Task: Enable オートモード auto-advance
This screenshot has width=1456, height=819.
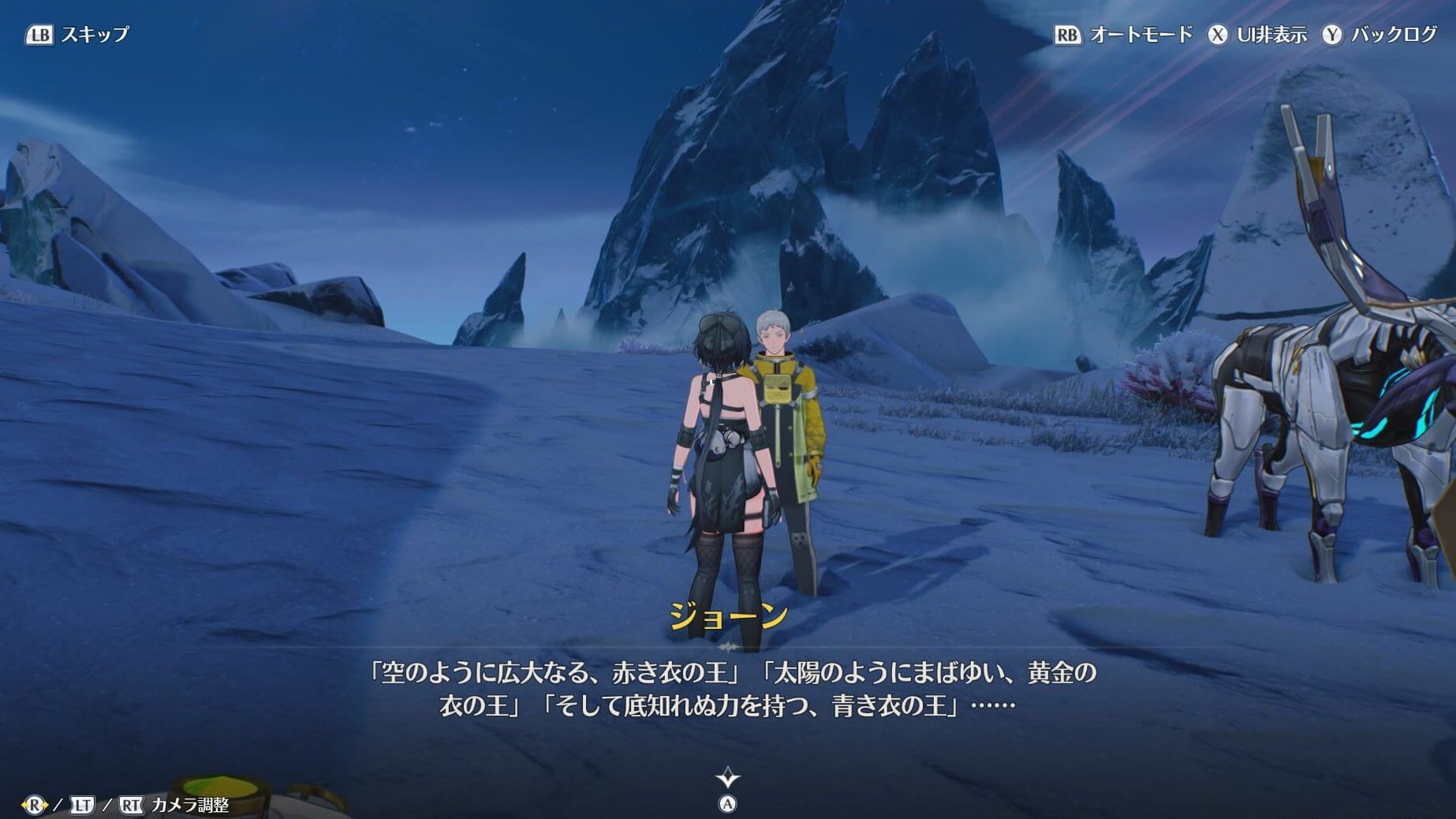Action: (1123, 35)
